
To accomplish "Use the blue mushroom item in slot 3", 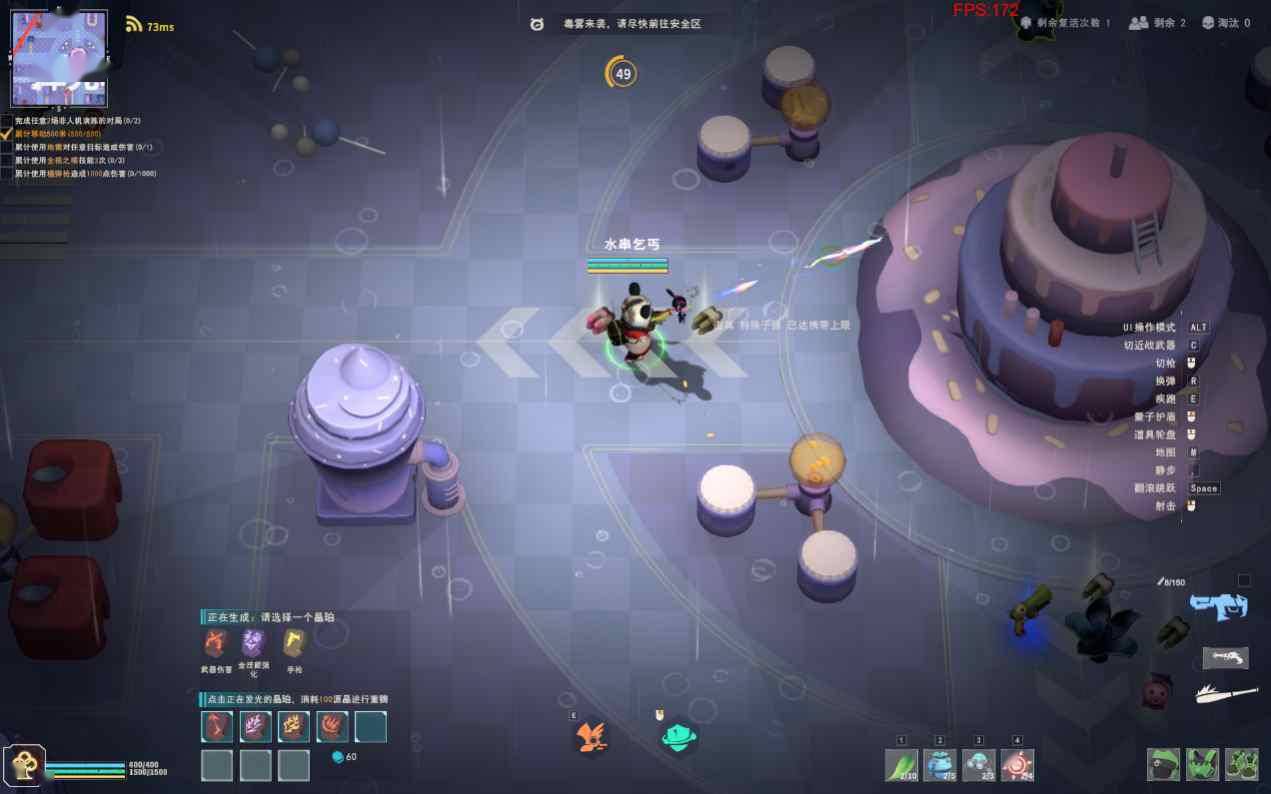I will point(979,765).
